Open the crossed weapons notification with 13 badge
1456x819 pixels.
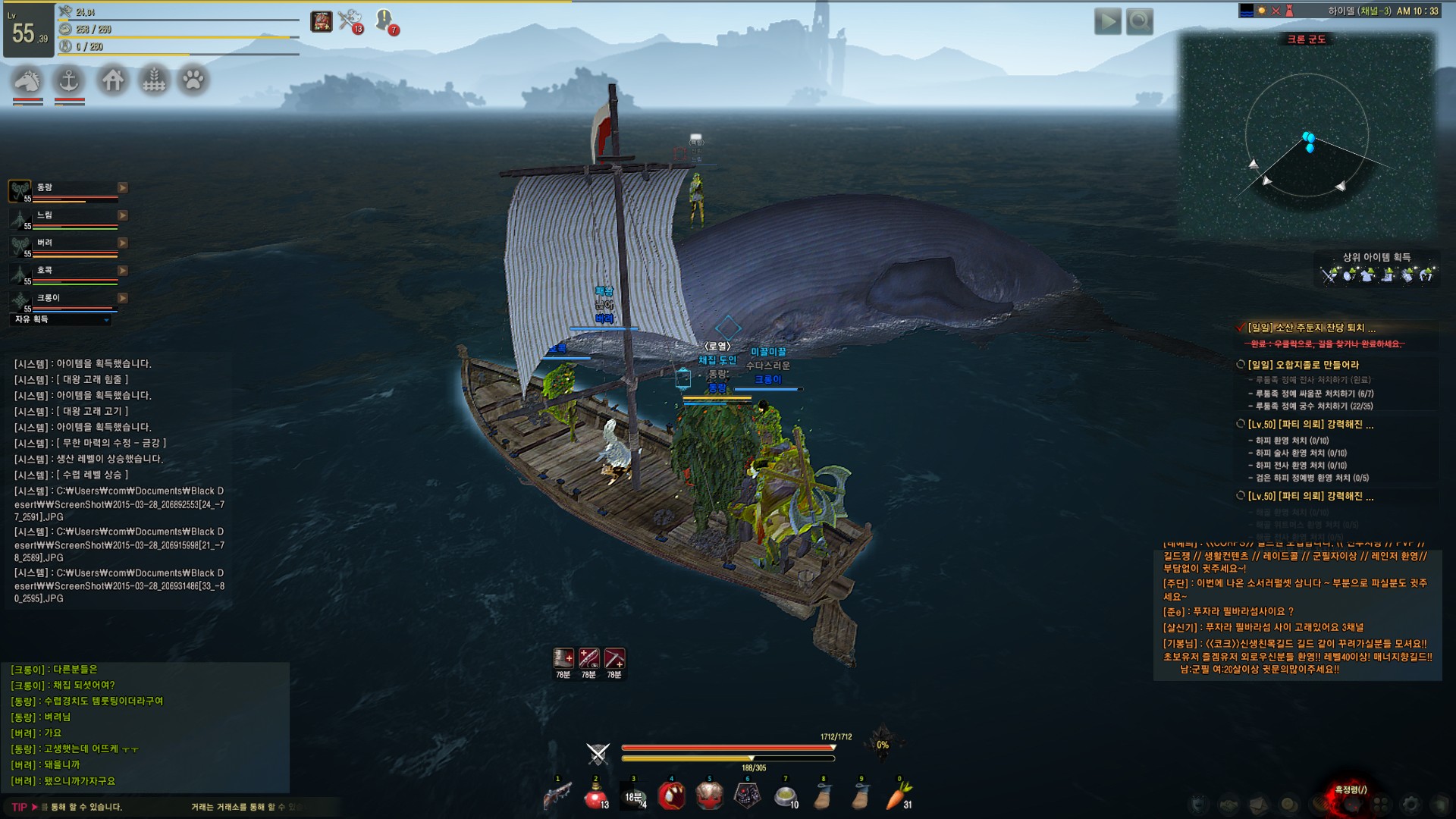(350, 20)
